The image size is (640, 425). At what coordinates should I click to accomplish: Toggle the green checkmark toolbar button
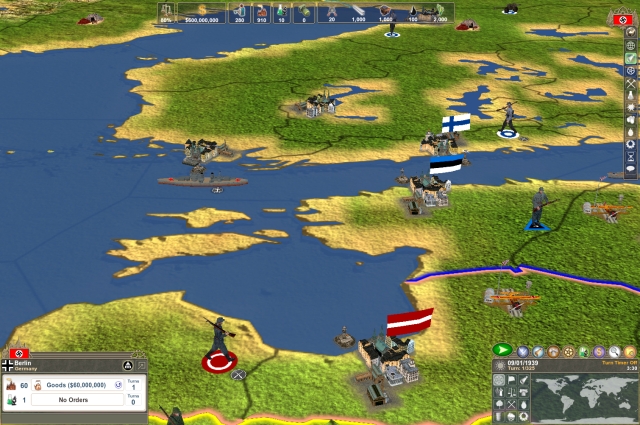[631, 58]
